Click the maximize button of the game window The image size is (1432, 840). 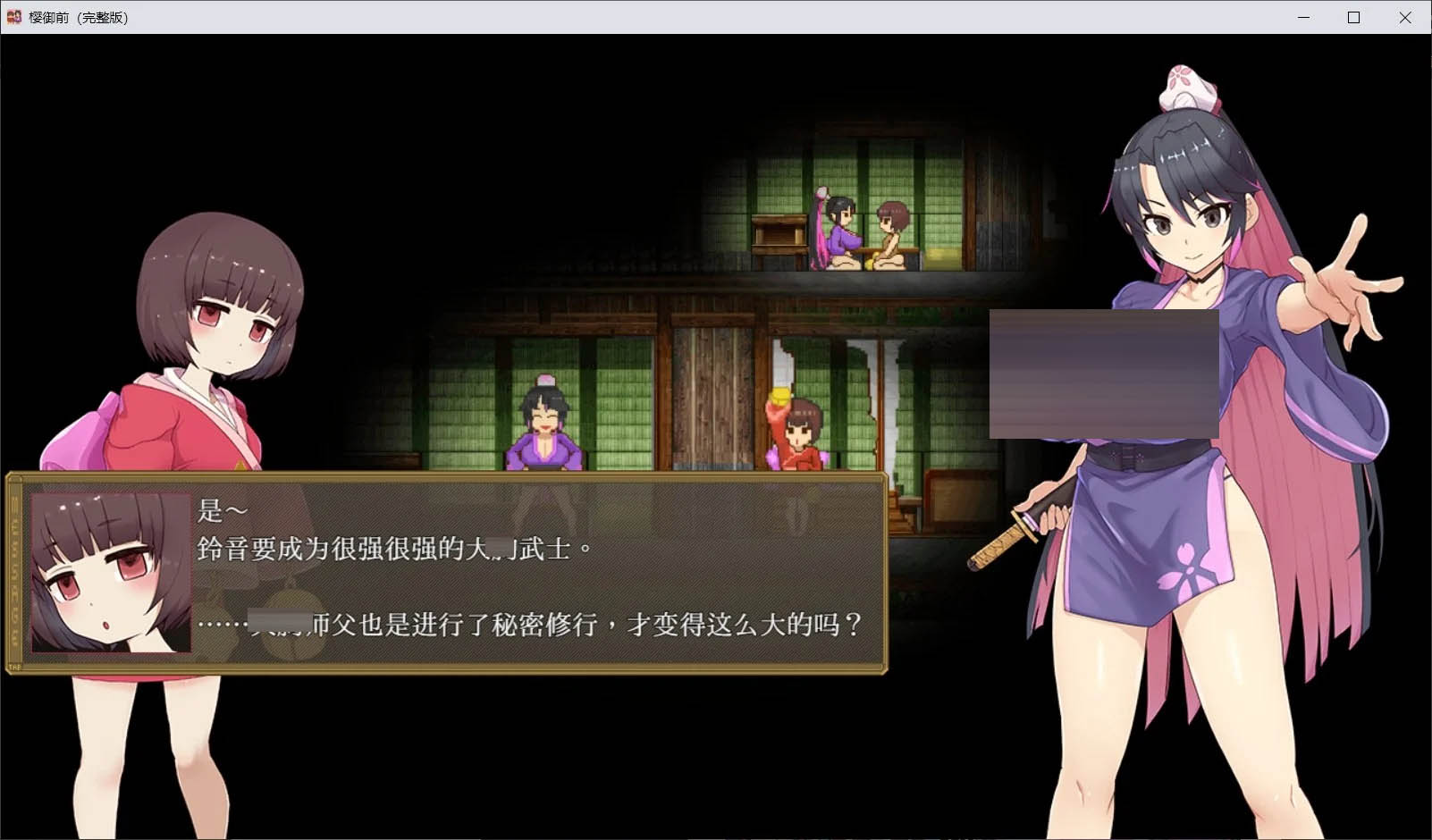coord(1355,17)
